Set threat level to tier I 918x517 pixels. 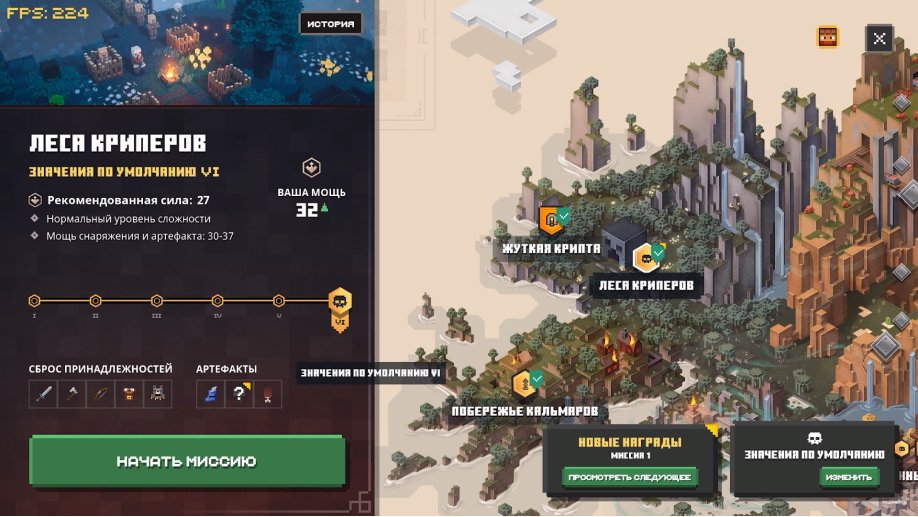pos(34,300)
